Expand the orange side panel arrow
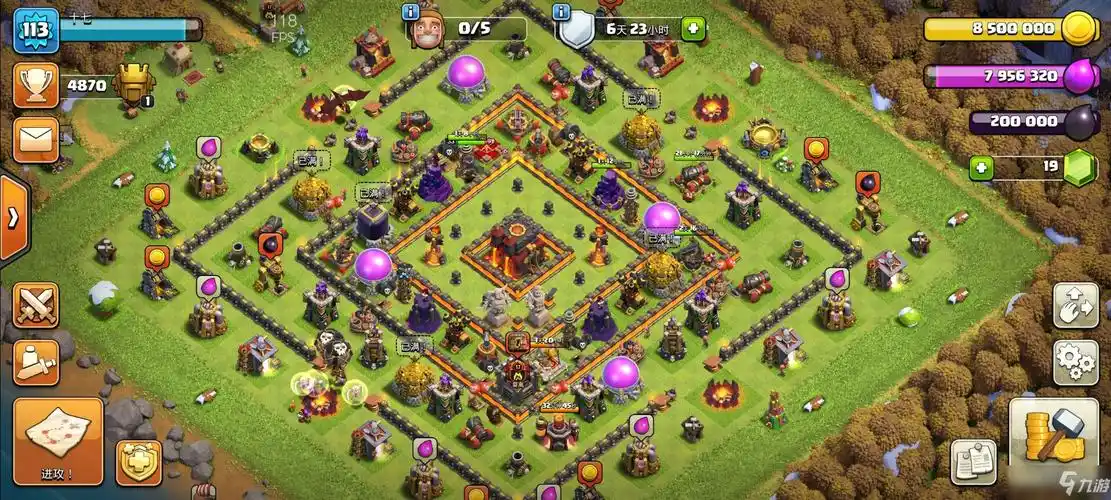 pyautogui.click(x=13, y=218)
